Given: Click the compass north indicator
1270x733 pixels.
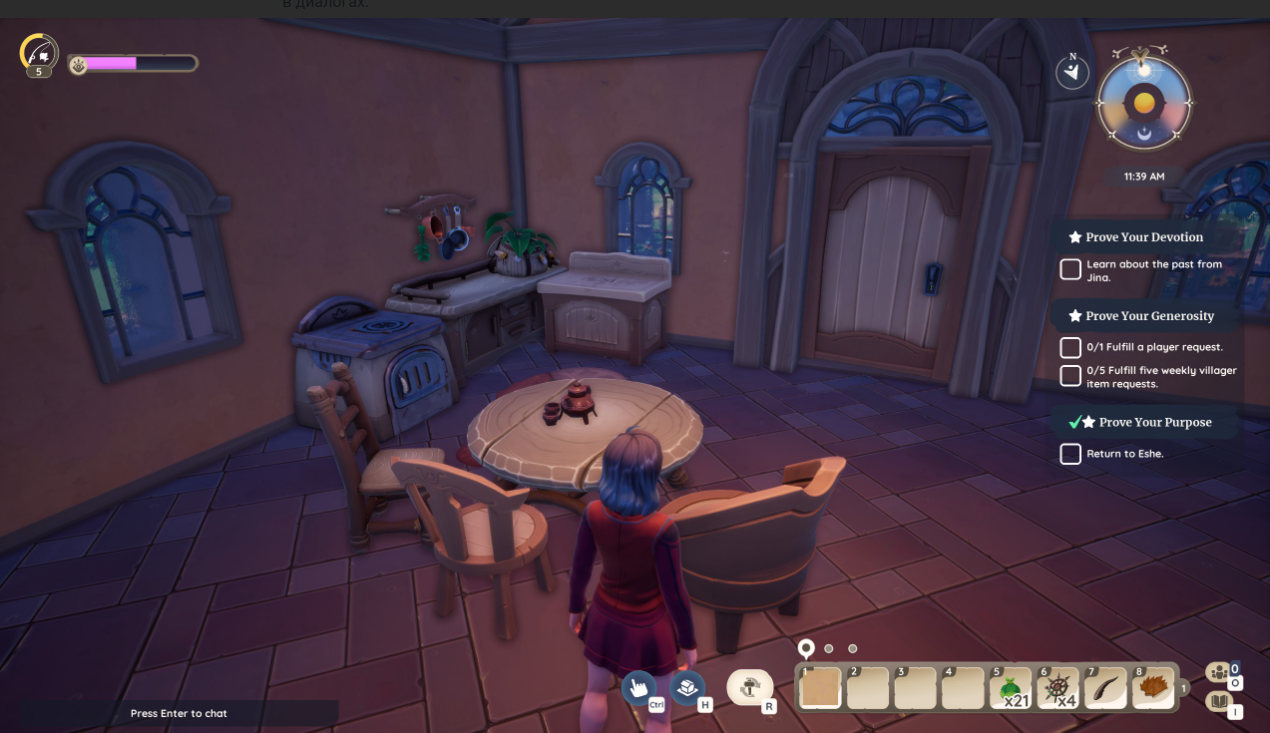Looking at the screenshot, I should (x=1073, y=72).
